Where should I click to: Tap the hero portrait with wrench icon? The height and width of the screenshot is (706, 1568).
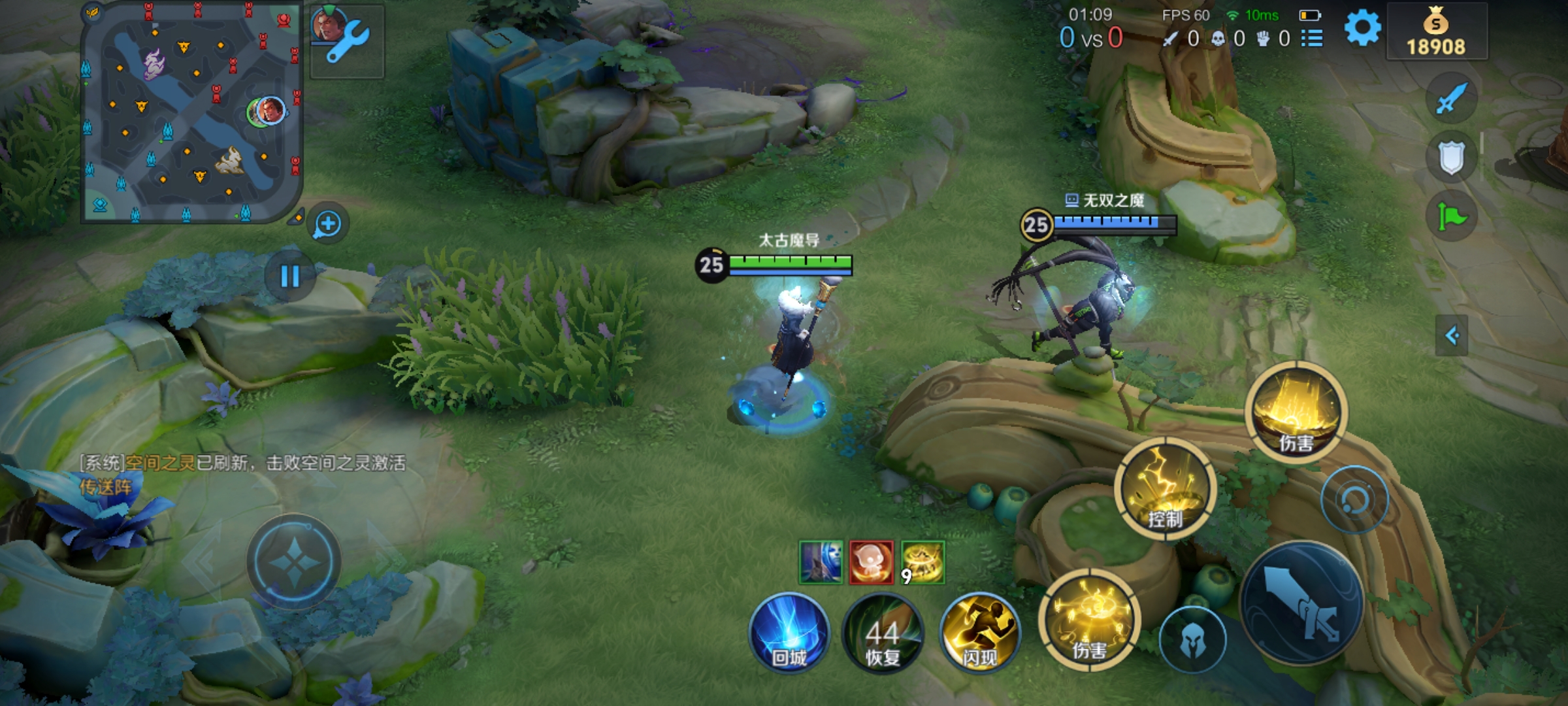[347, 41]
